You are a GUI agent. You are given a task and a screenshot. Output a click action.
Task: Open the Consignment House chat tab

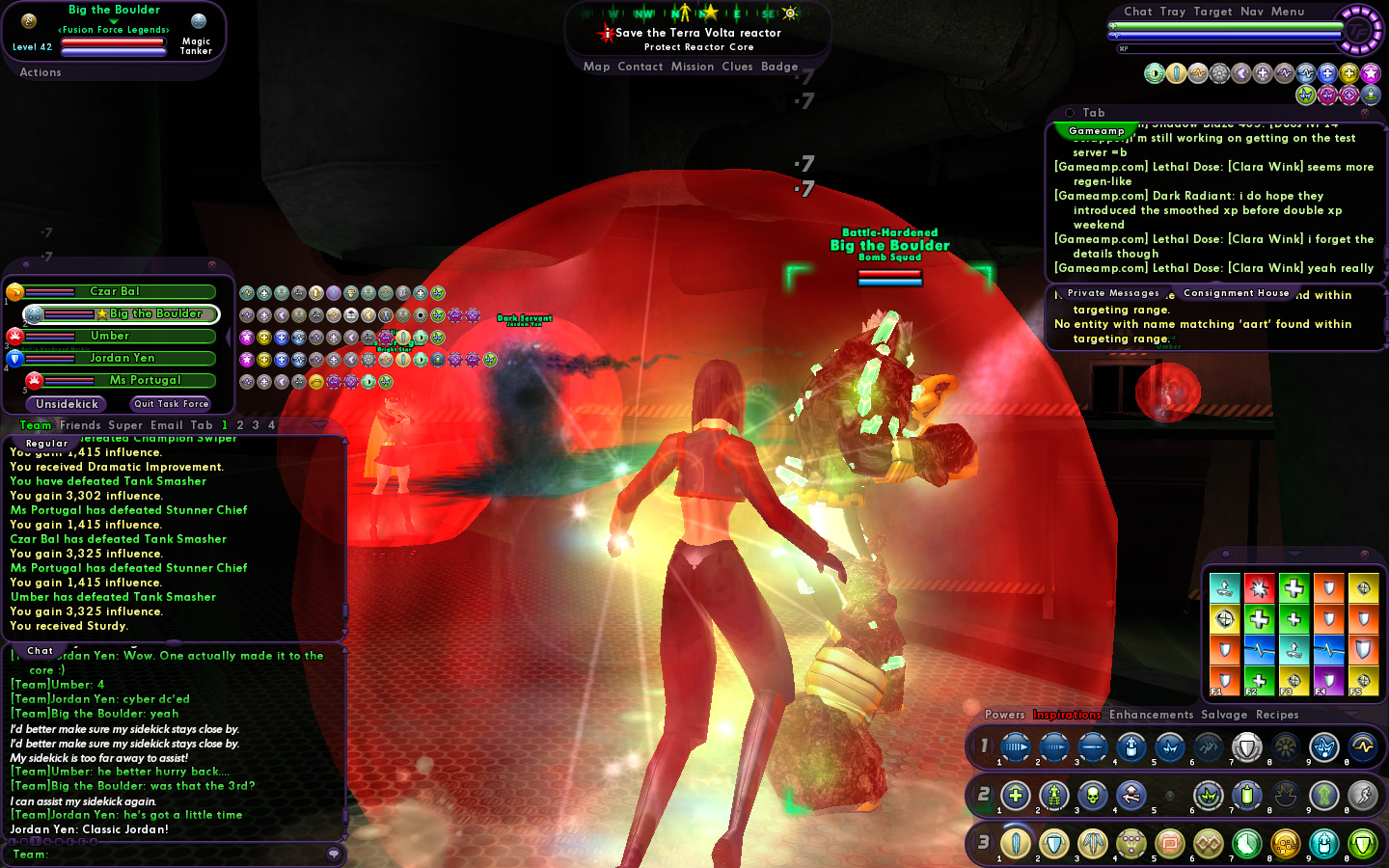(x=1236, y=293)
